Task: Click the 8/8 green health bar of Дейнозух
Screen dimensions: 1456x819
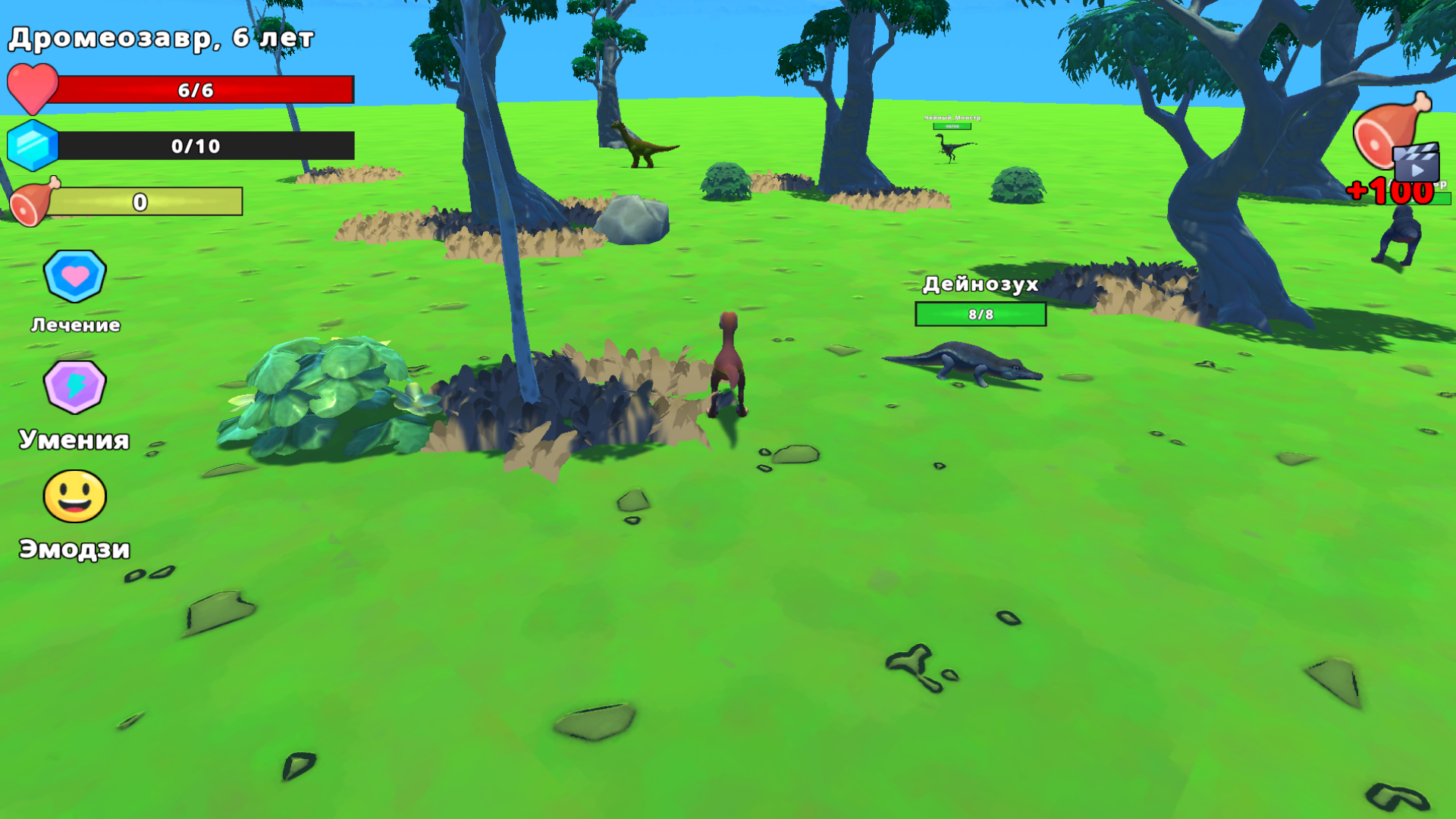Action: [x=981, y=315]
